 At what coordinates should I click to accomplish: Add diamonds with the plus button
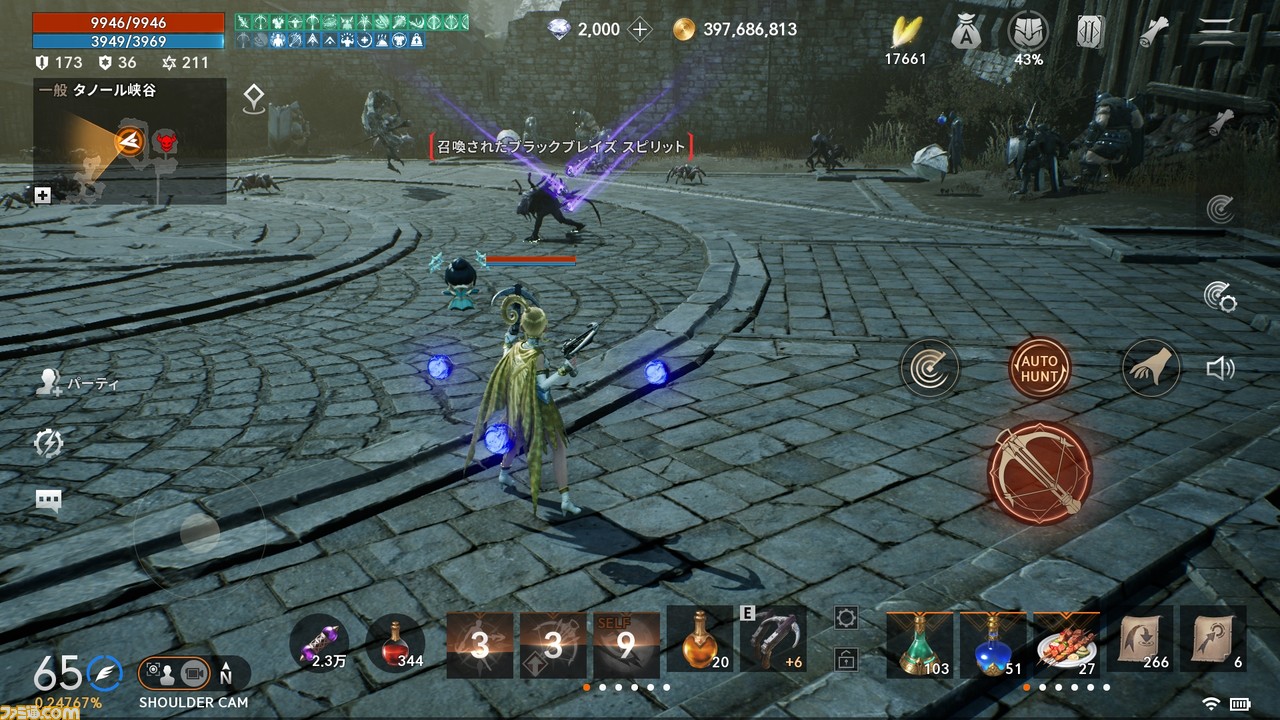(x=640, y=30)
